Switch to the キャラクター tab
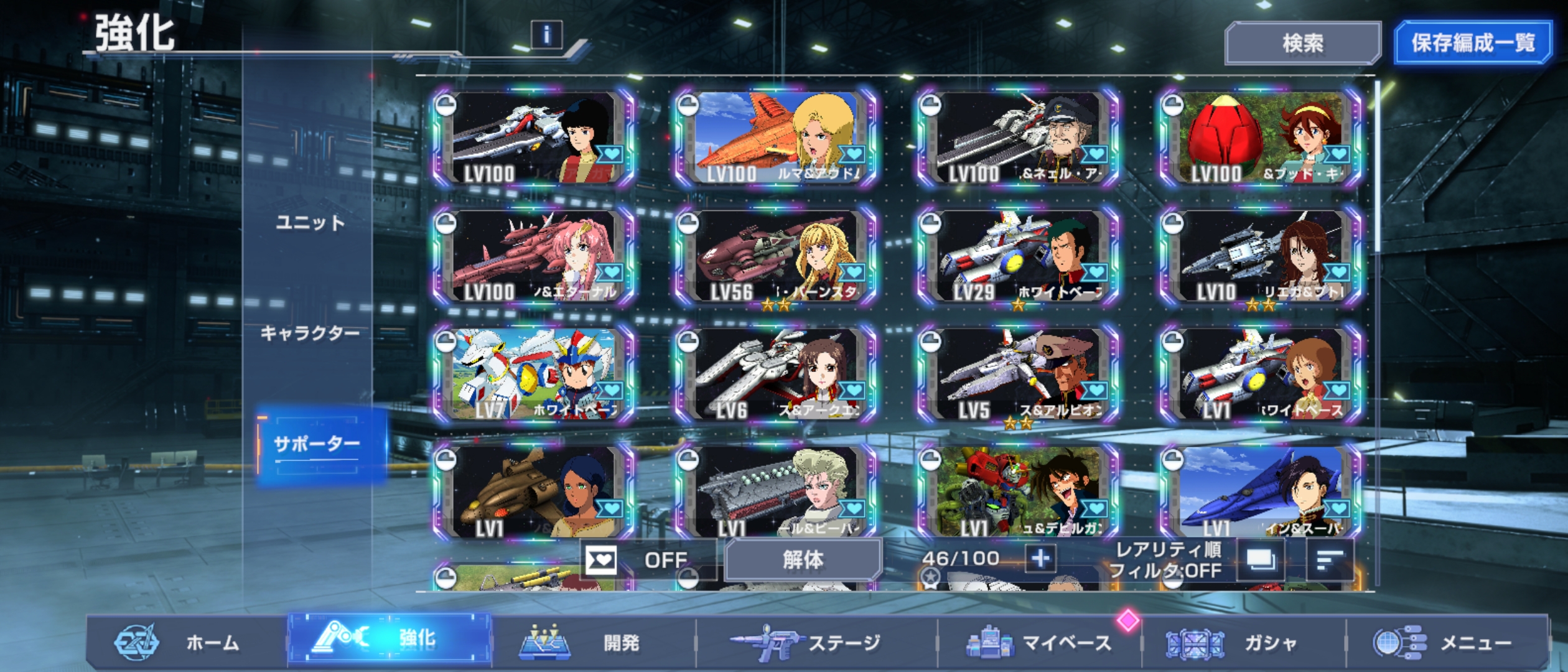This screenshot has height=672, width=1568. (310, 333)
